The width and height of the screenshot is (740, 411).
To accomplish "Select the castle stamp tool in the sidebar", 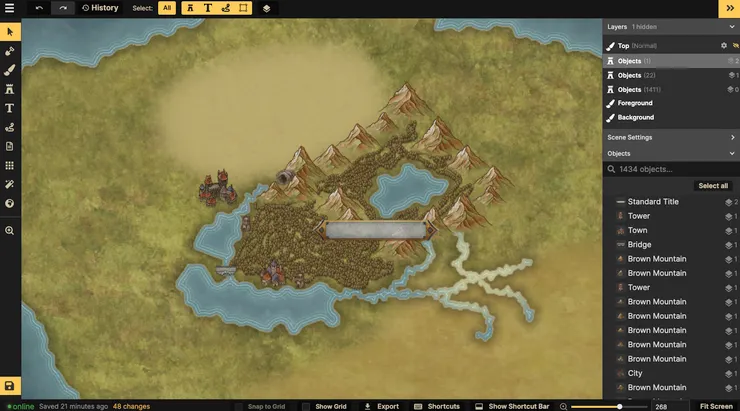I will click(10, 89).
